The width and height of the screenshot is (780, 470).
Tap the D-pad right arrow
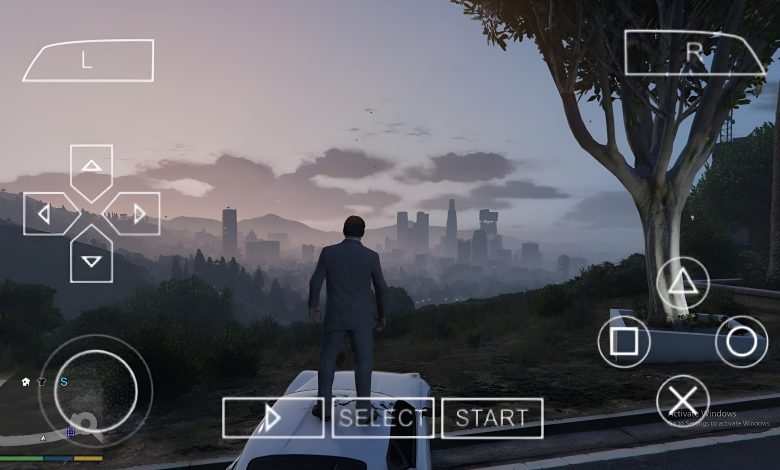pos(139,213)
